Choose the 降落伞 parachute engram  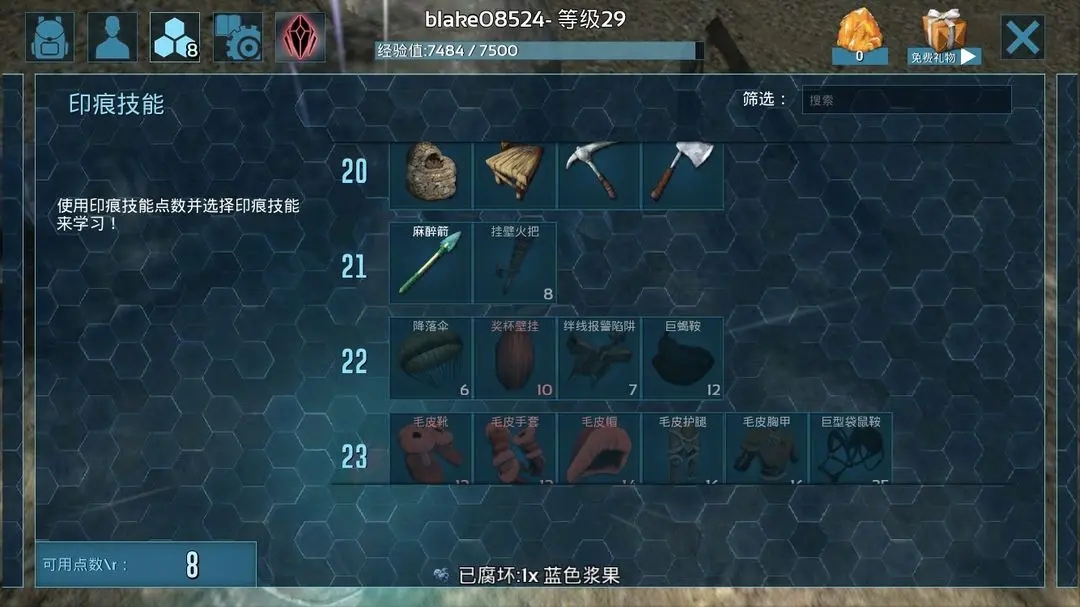tap(430, 358)
